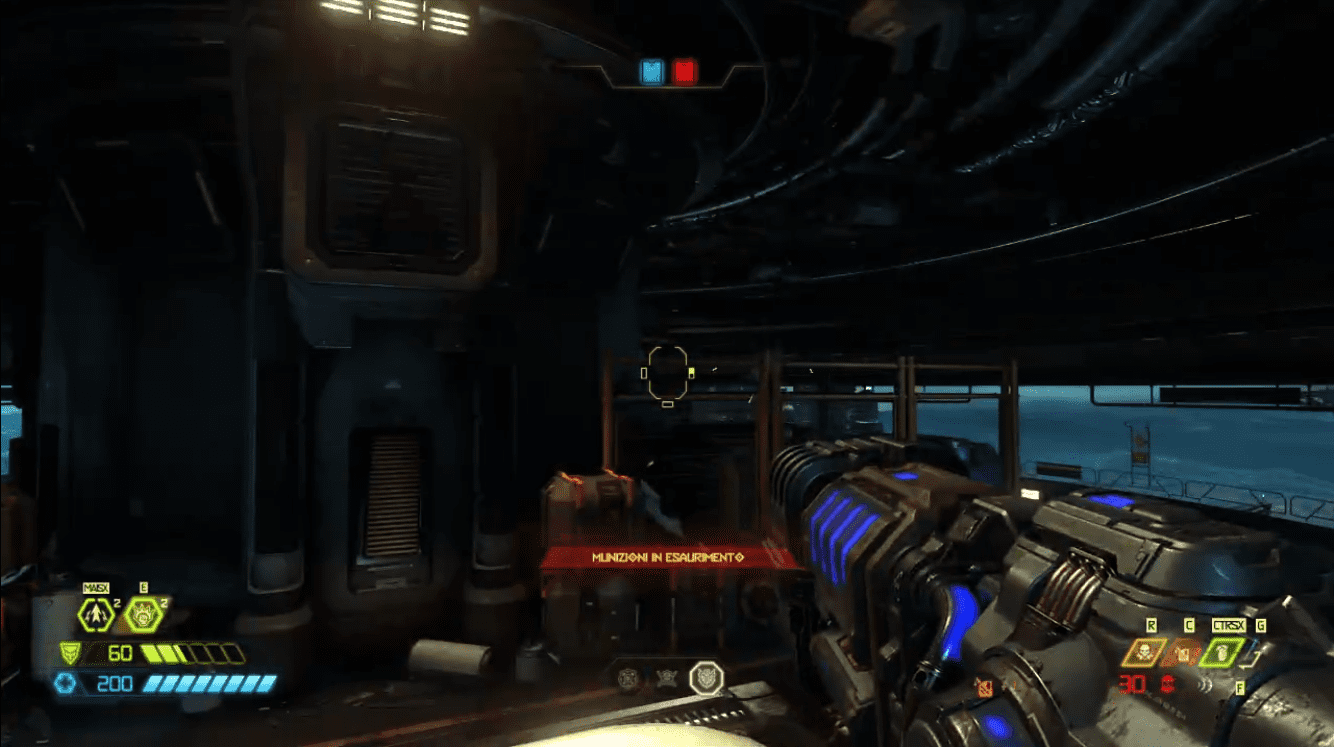Click the red demon head ammo icon
Image resolution: width=1334 pixels, height=747 pixels.
point(1168,683)
